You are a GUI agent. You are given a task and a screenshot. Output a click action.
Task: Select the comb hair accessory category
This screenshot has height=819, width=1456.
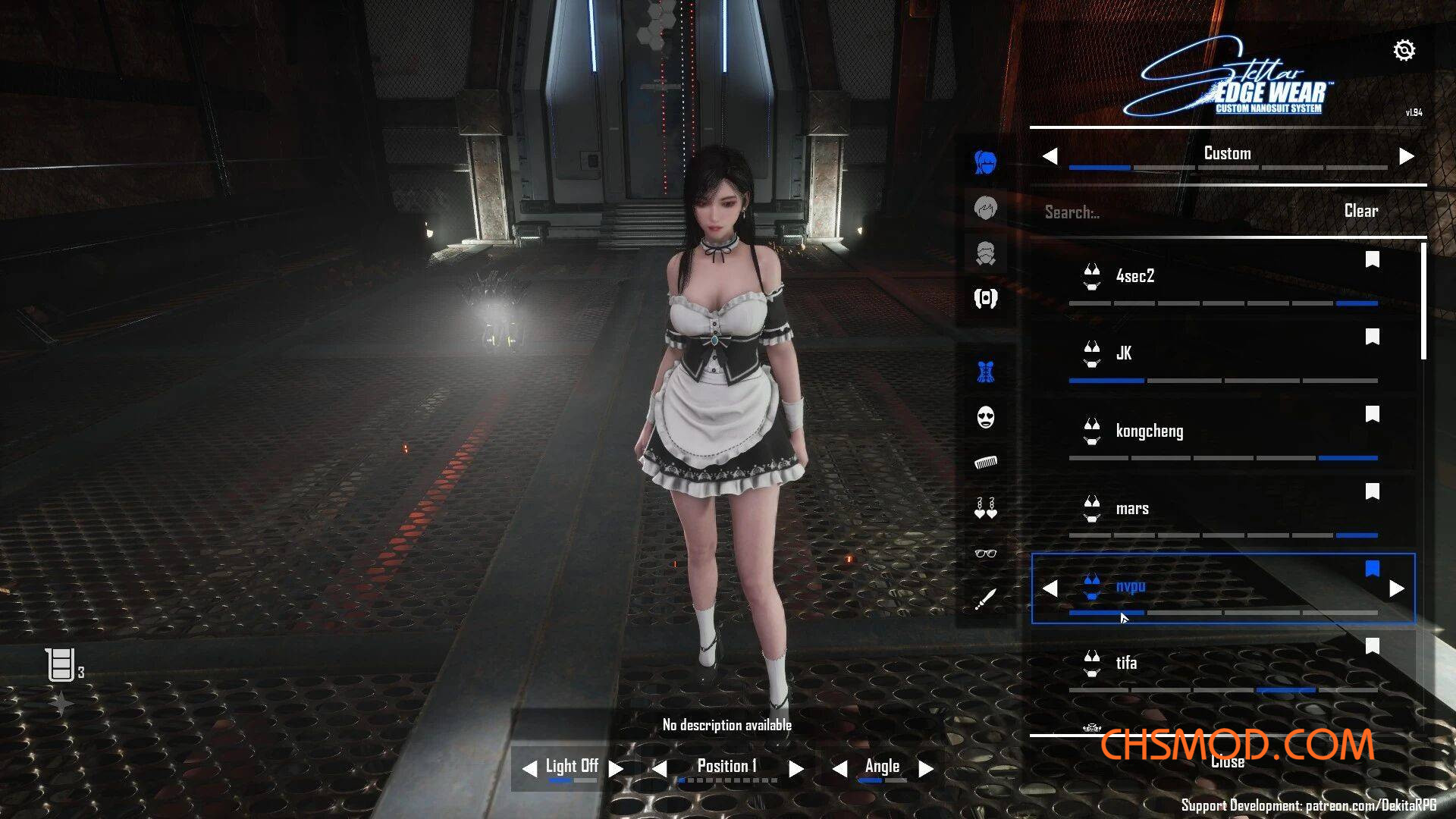pyautogui.click(x=985, y=463)
